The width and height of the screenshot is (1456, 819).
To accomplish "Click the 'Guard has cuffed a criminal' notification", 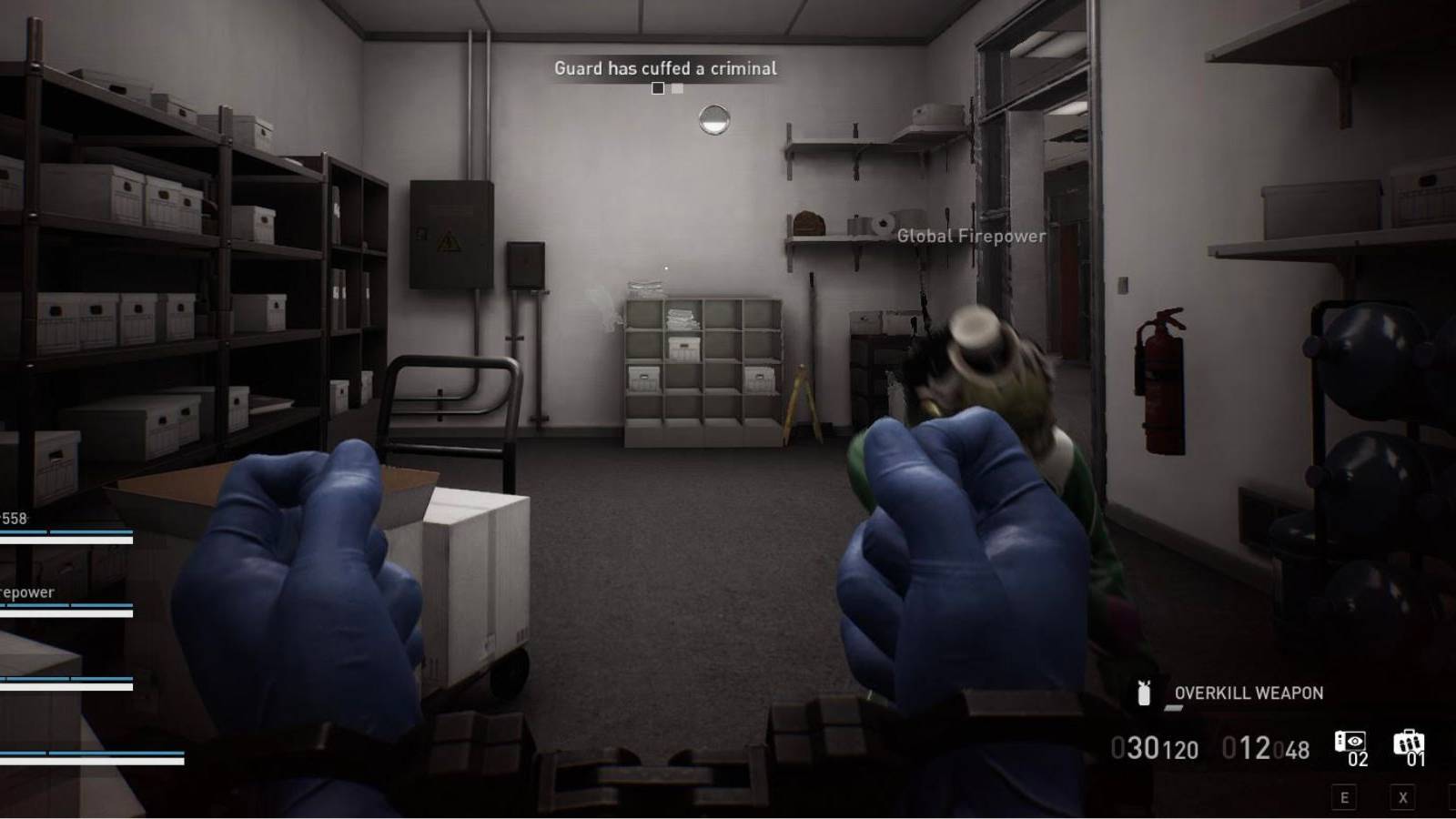I will coord(667,67).
